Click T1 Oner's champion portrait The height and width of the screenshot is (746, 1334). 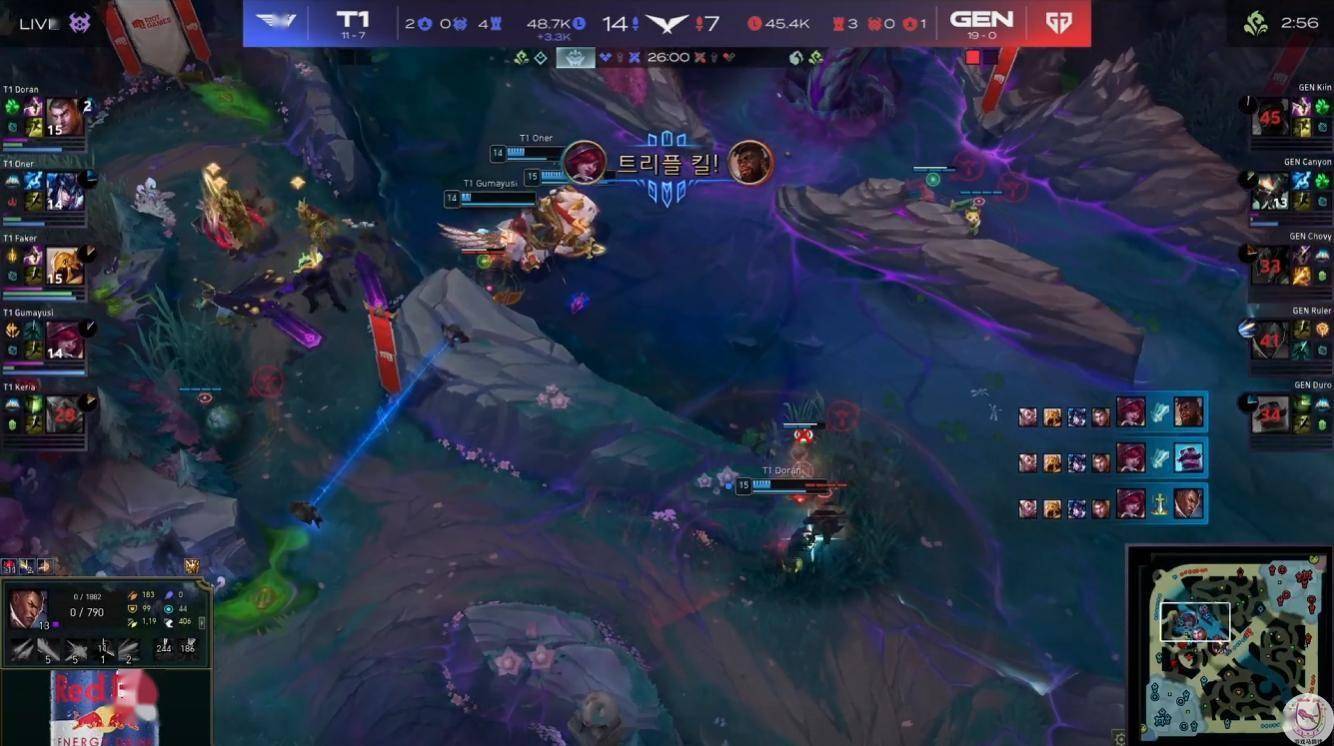[64, 189]
